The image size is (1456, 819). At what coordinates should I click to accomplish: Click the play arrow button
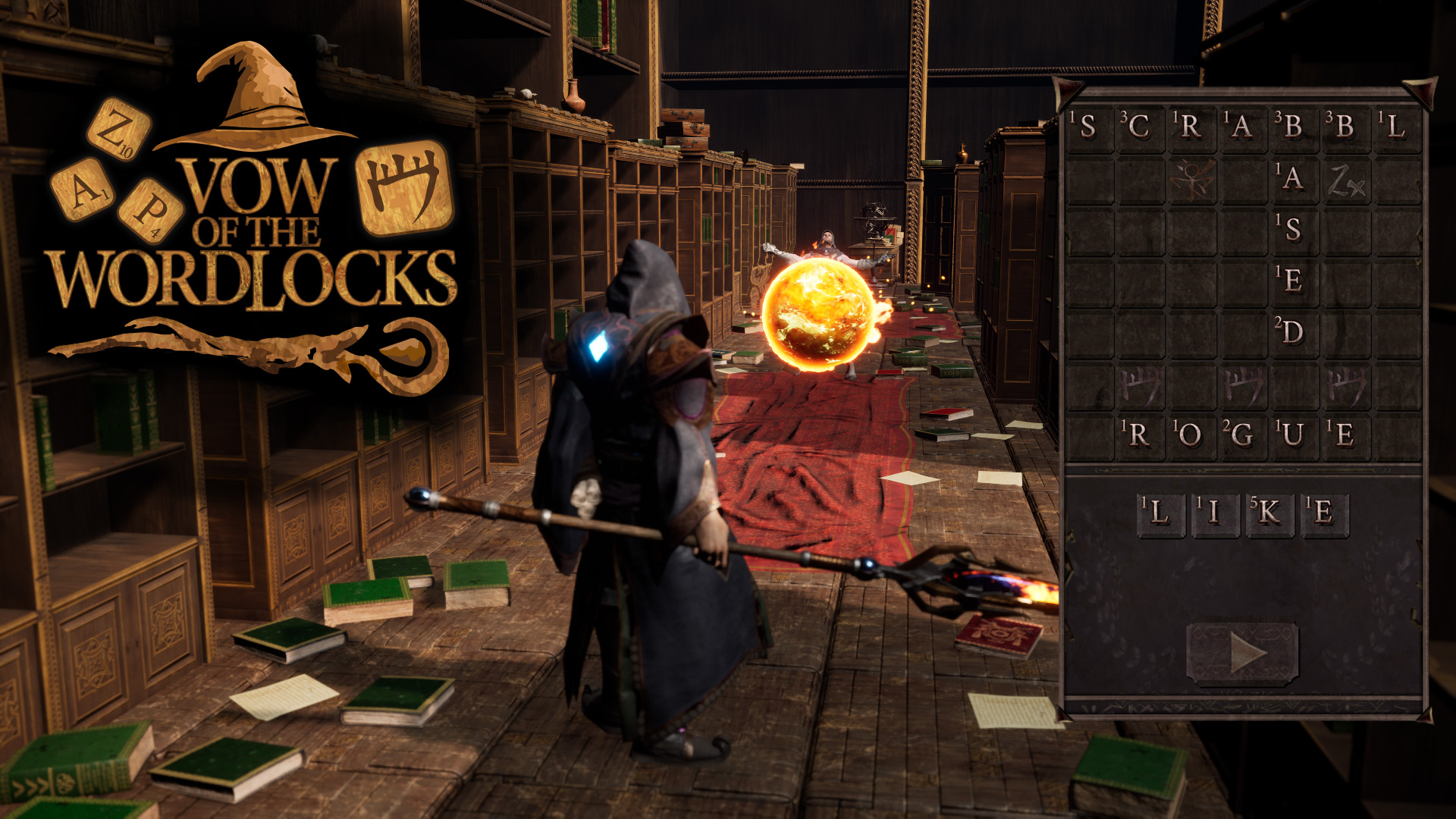pos(1243,652)
